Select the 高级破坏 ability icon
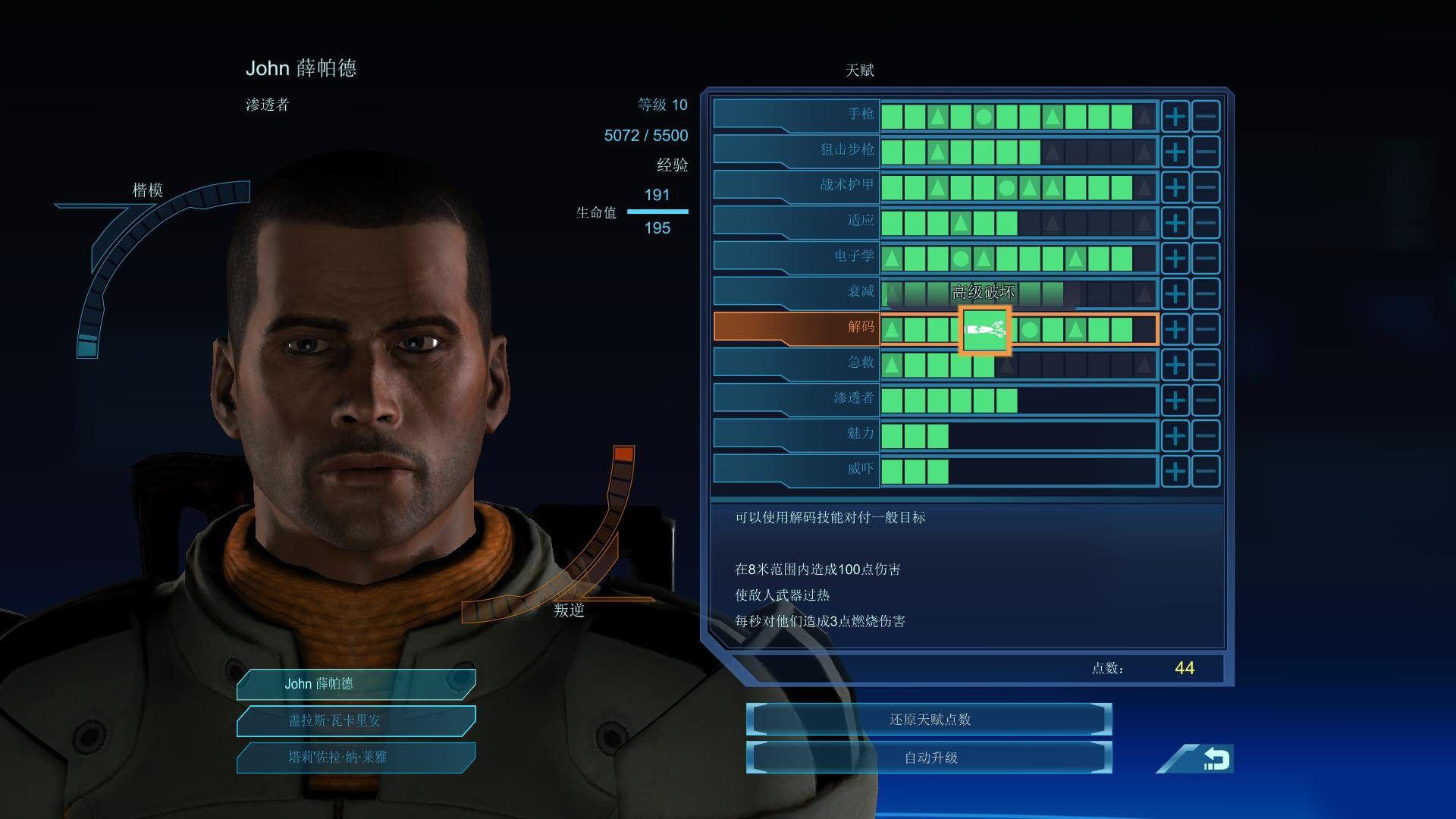 tap(984, 330)
